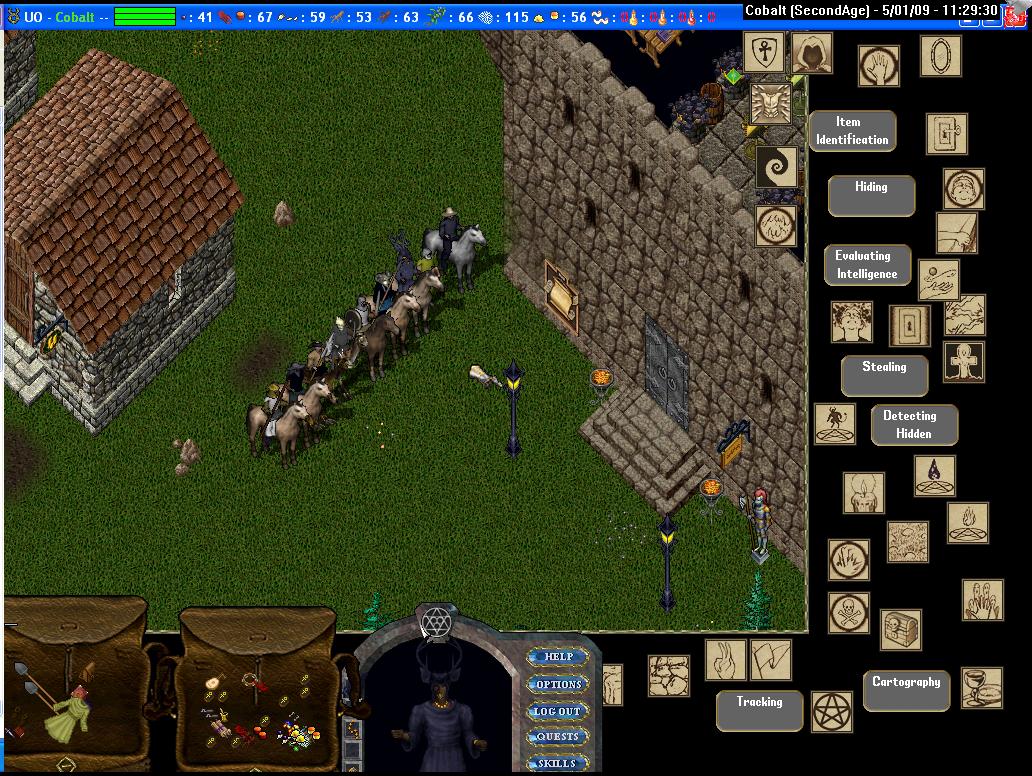1032x776 pixels.
Task: Open the Options menu
Action: (x=558, y=684)
